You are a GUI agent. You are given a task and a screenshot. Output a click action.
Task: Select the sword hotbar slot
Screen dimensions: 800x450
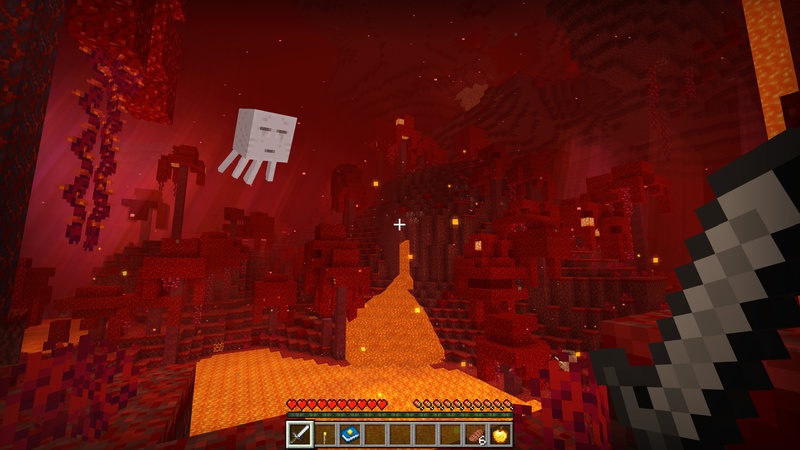click(x=300, y=434)
